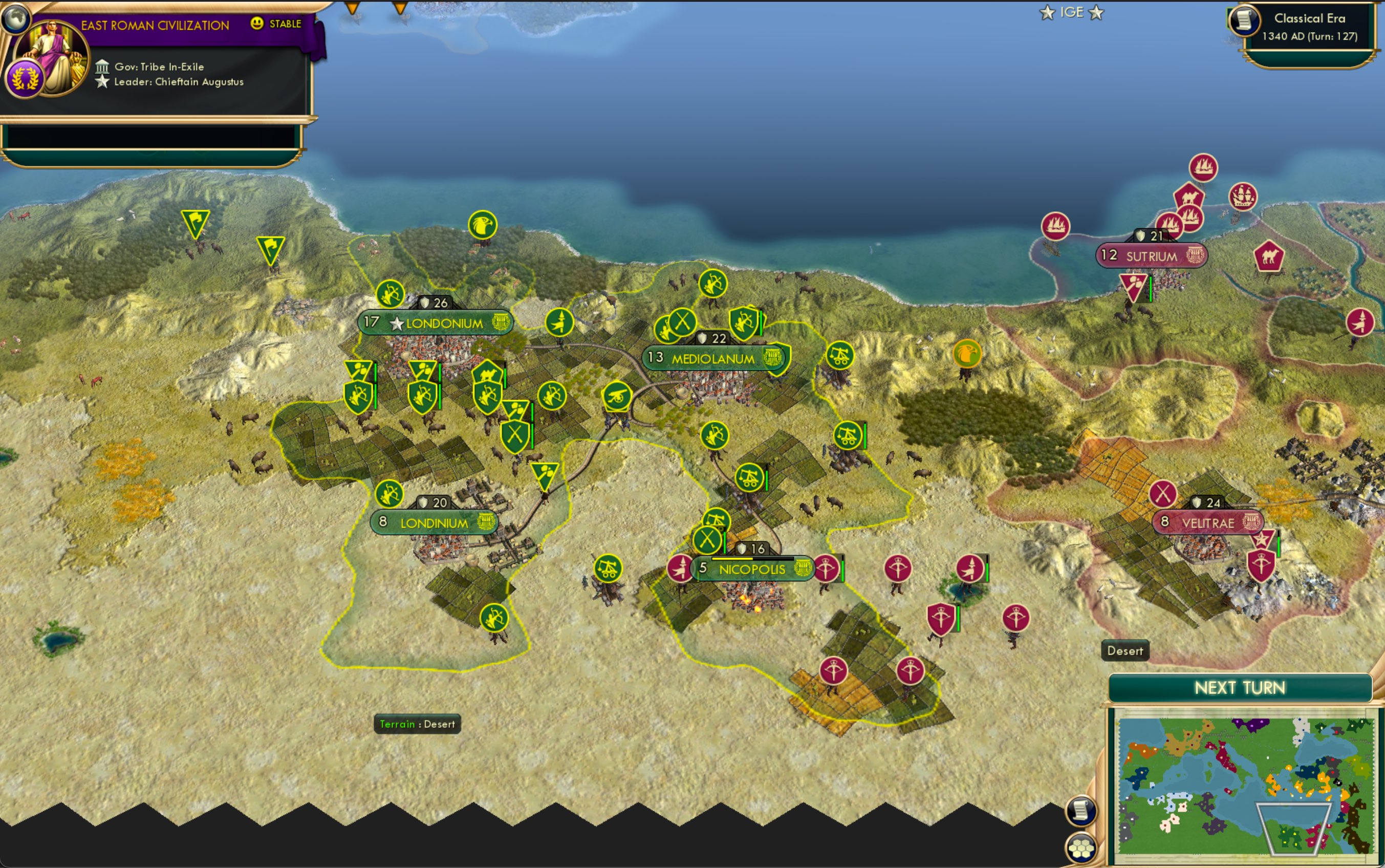The width and height of the screenshot is (1385, 868).
Task: Click Chieftain Augustus leader portrait
Action: (x=52, y=55)
